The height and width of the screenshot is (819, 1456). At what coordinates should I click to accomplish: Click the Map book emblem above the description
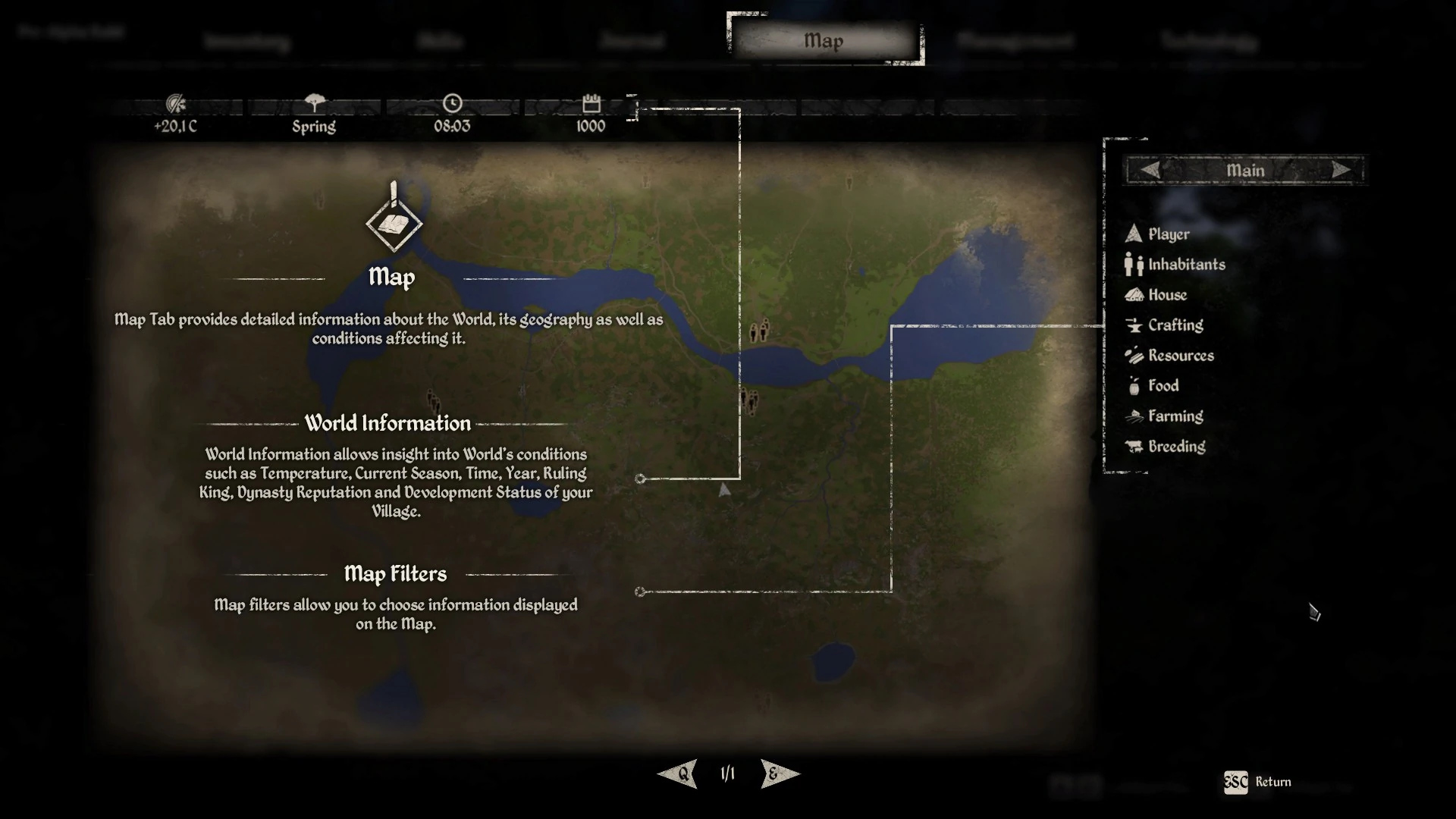click(x=393, y=224)
